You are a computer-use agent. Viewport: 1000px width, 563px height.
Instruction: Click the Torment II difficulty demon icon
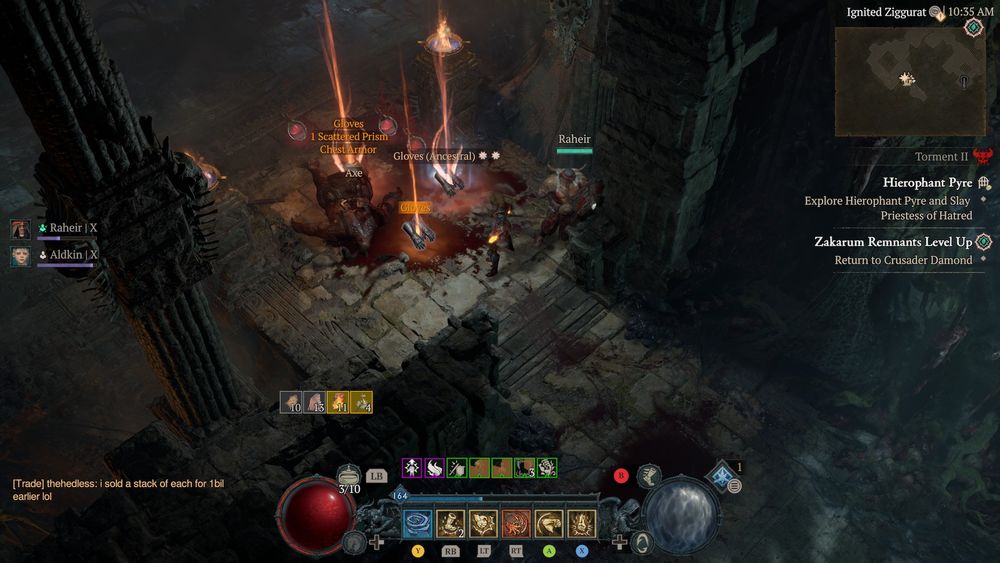pos(984,157)
